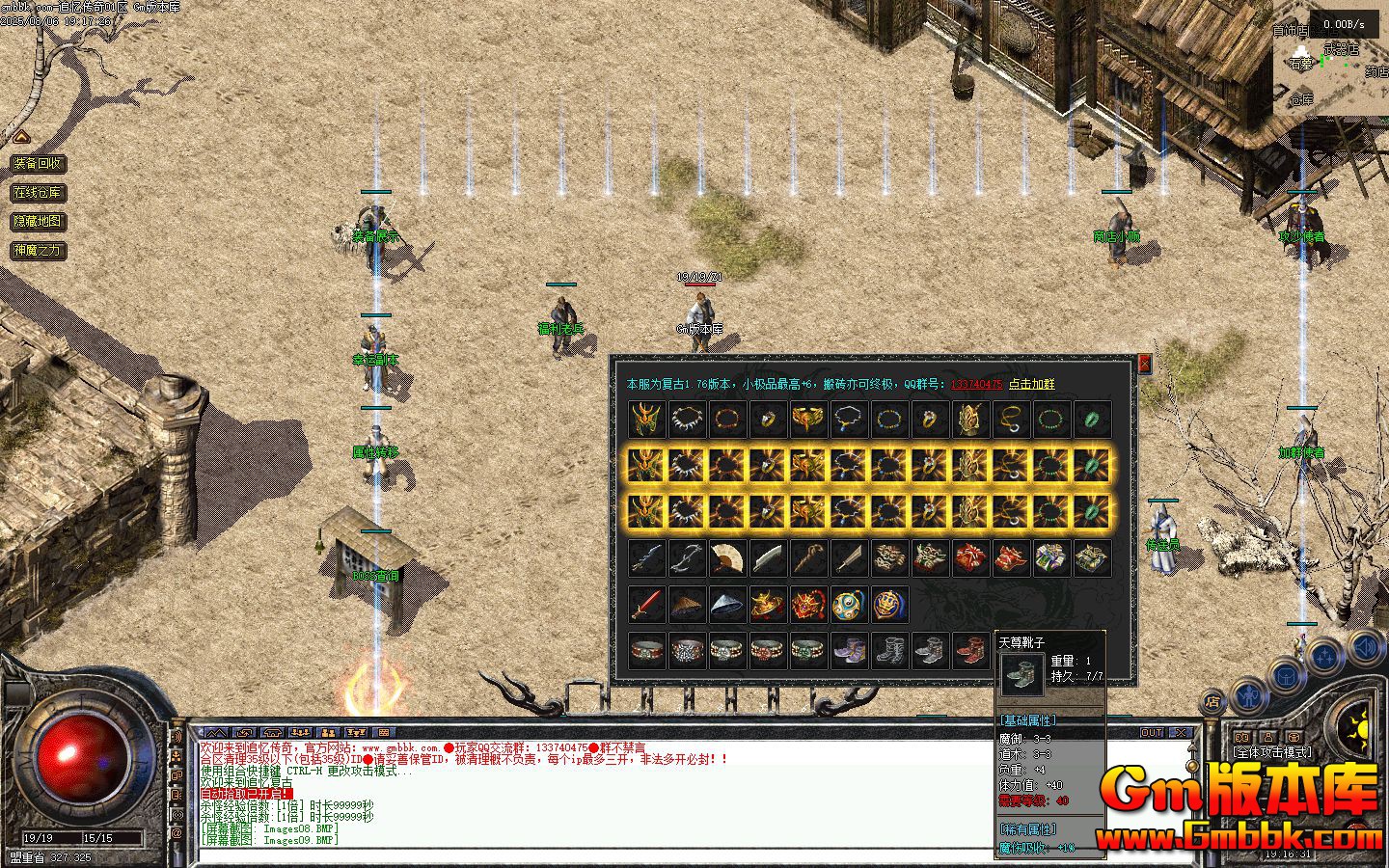Select the 隐藏地图 hidden map button
The width and height of the screenshot is (1389, 868).
(x=39, y=222)
